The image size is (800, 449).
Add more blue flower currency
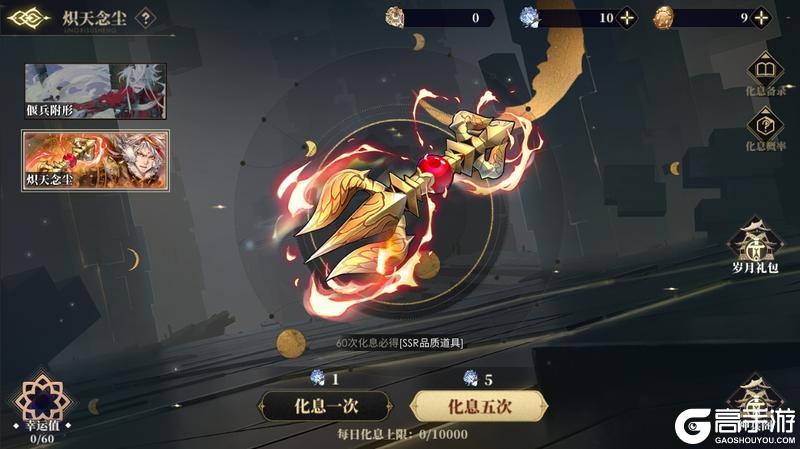coord(627,17)
